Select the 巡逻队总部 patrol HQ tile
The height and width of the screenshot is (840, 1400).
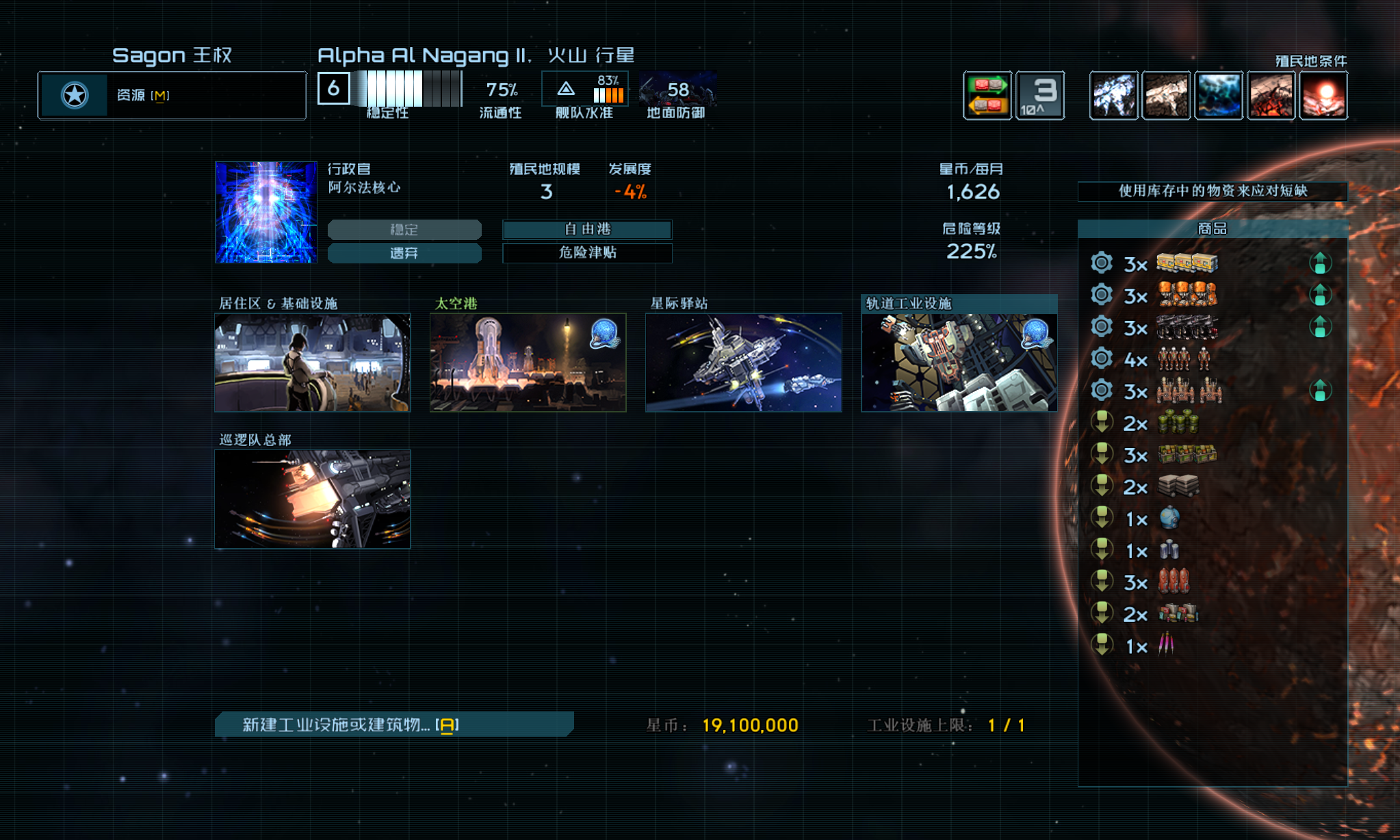[x=312, y=499]
